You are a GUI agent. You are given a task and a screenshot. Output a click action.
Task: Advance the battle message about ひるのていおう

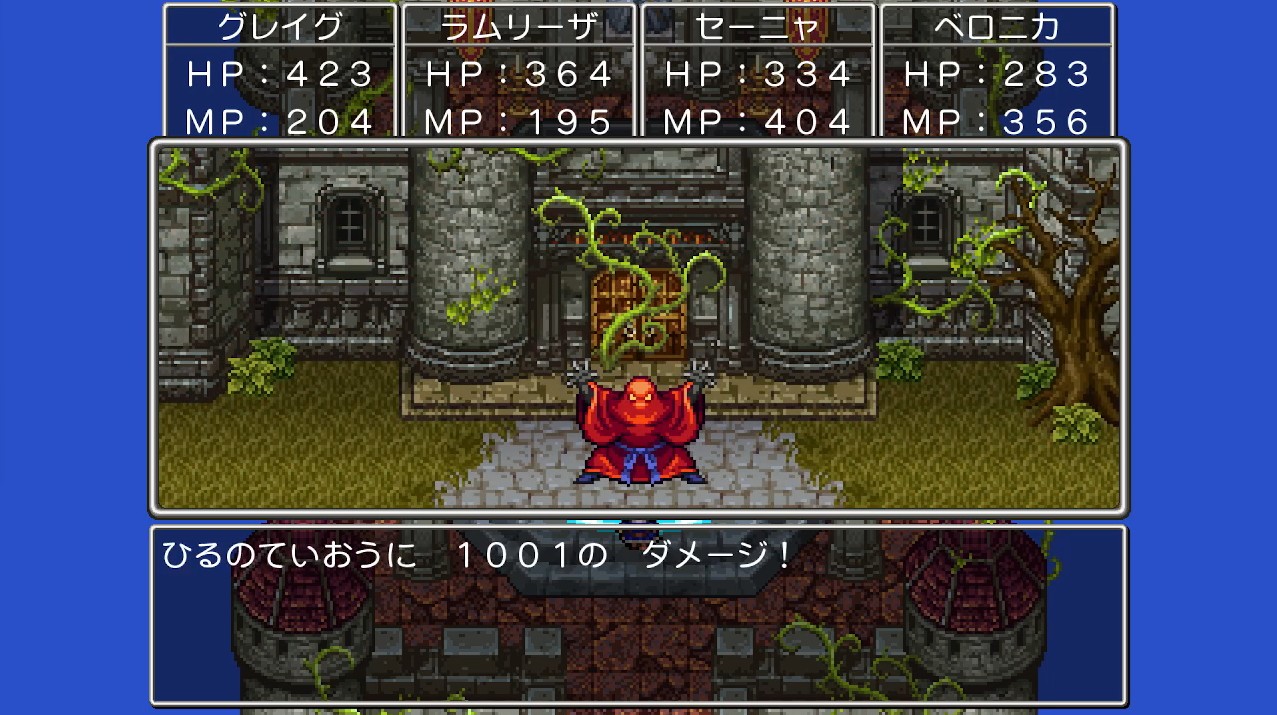tap(638, 613)
